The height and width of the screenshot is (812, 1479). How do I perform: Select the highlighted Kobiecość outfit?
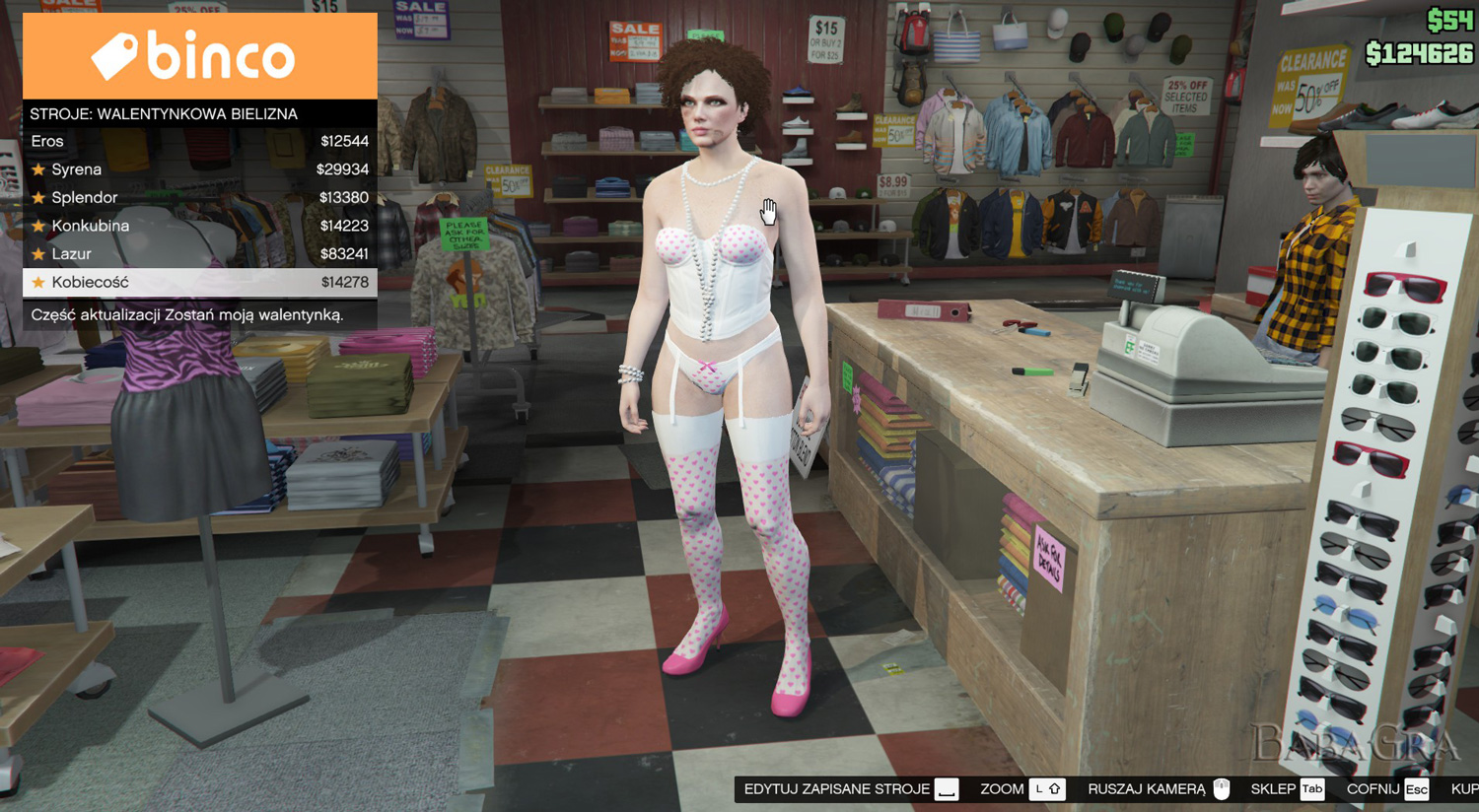(x=199, y=282)
